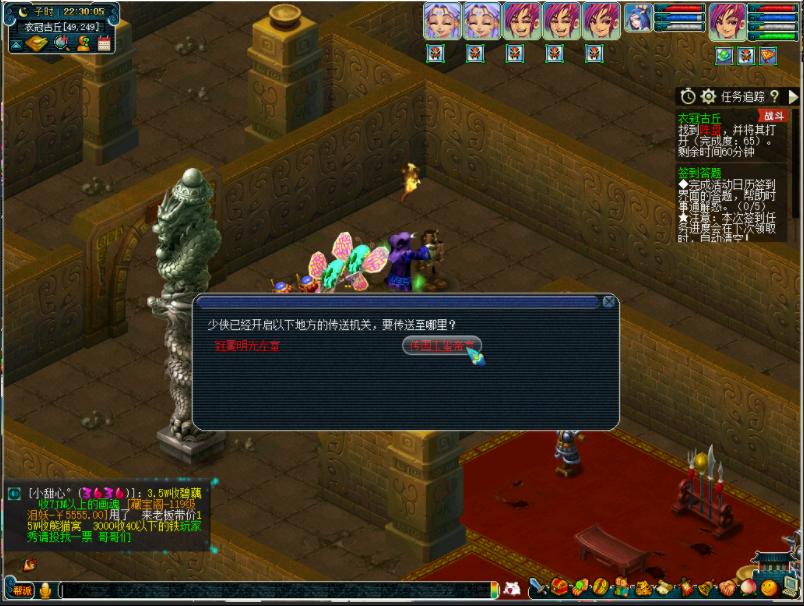Expand the quest tracker arrow button

[794, 96]
